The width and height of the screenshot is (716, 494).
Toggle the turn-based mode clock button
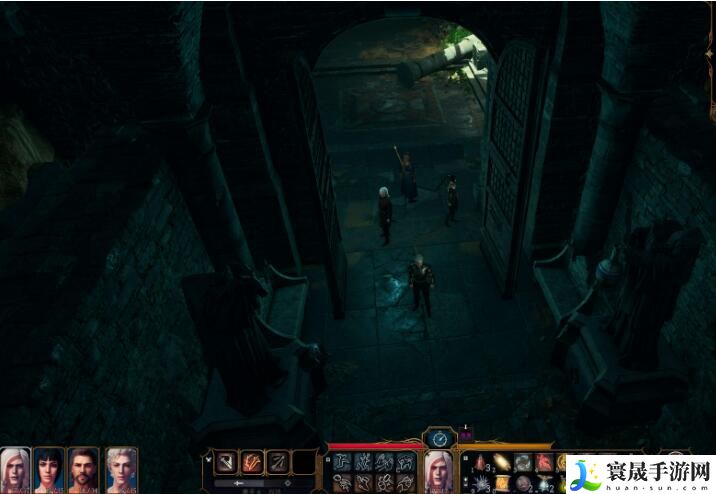point(439,438)
